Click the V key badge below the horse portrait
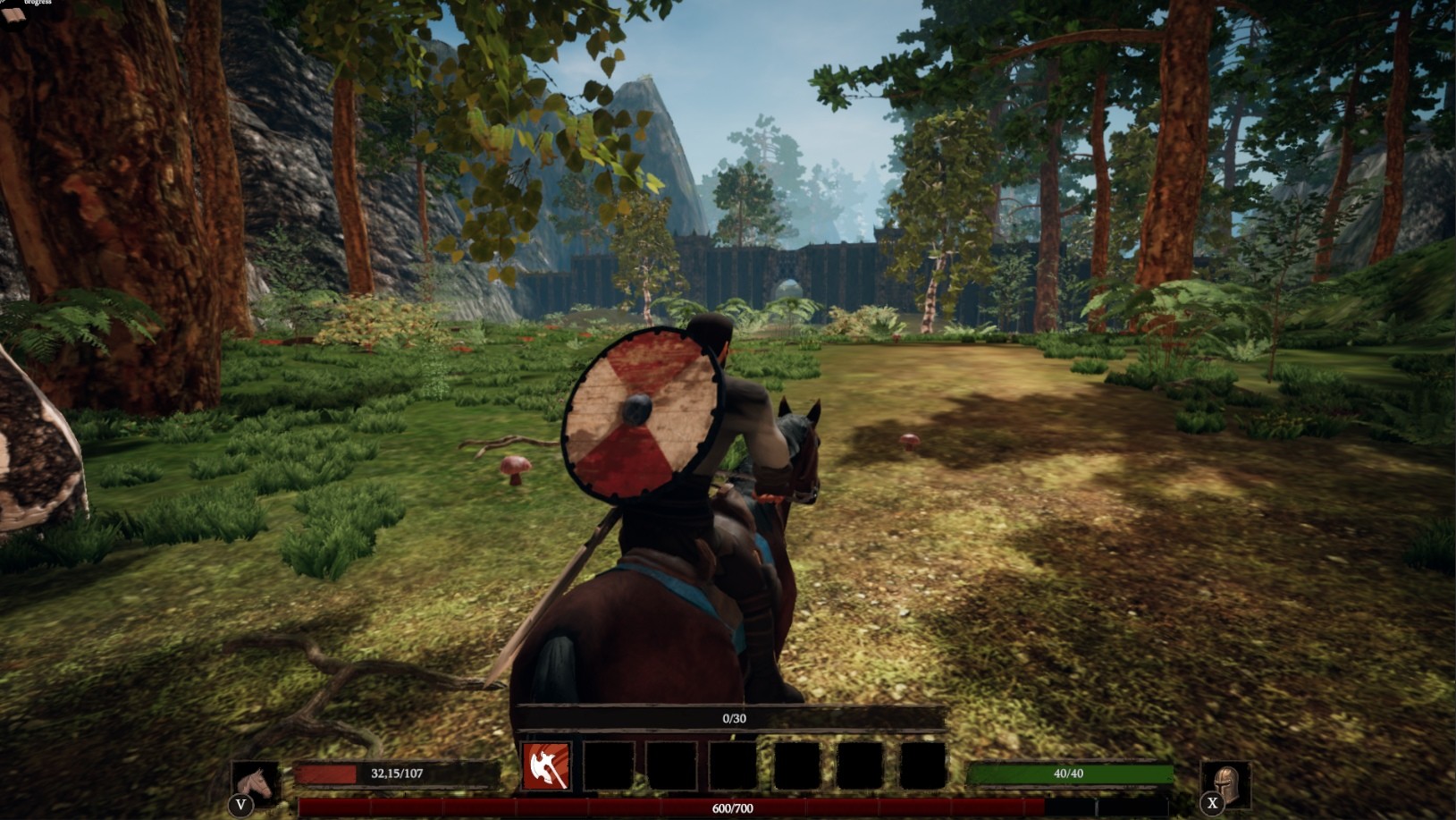1456x820 pixels. (240, 804)
